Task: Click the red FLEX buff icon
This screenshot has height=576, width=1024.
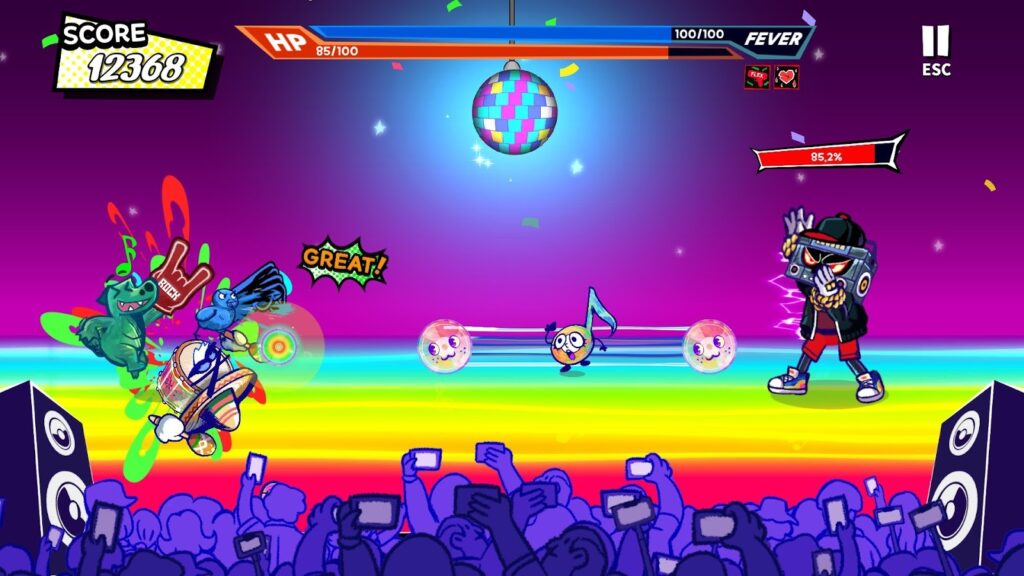Action: 757,77
